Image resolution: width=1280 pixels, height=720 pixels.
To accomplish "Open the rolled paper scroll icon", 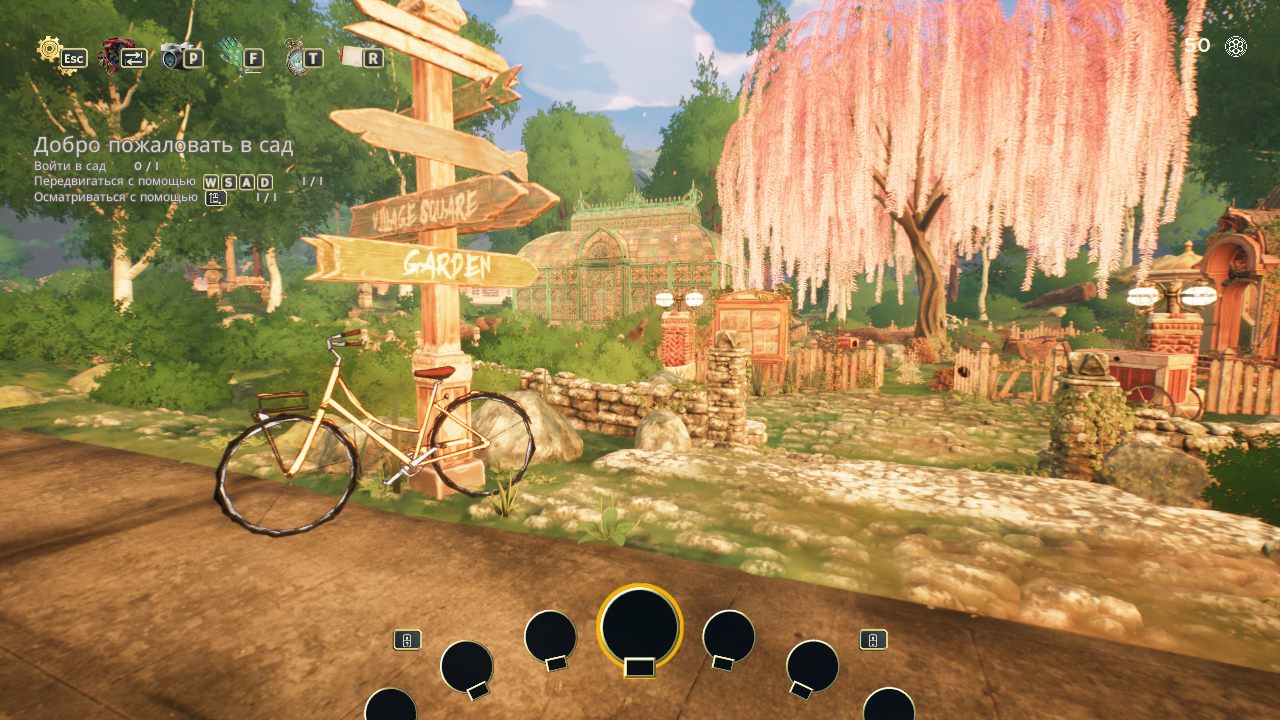I will click(x=352, y=56).
